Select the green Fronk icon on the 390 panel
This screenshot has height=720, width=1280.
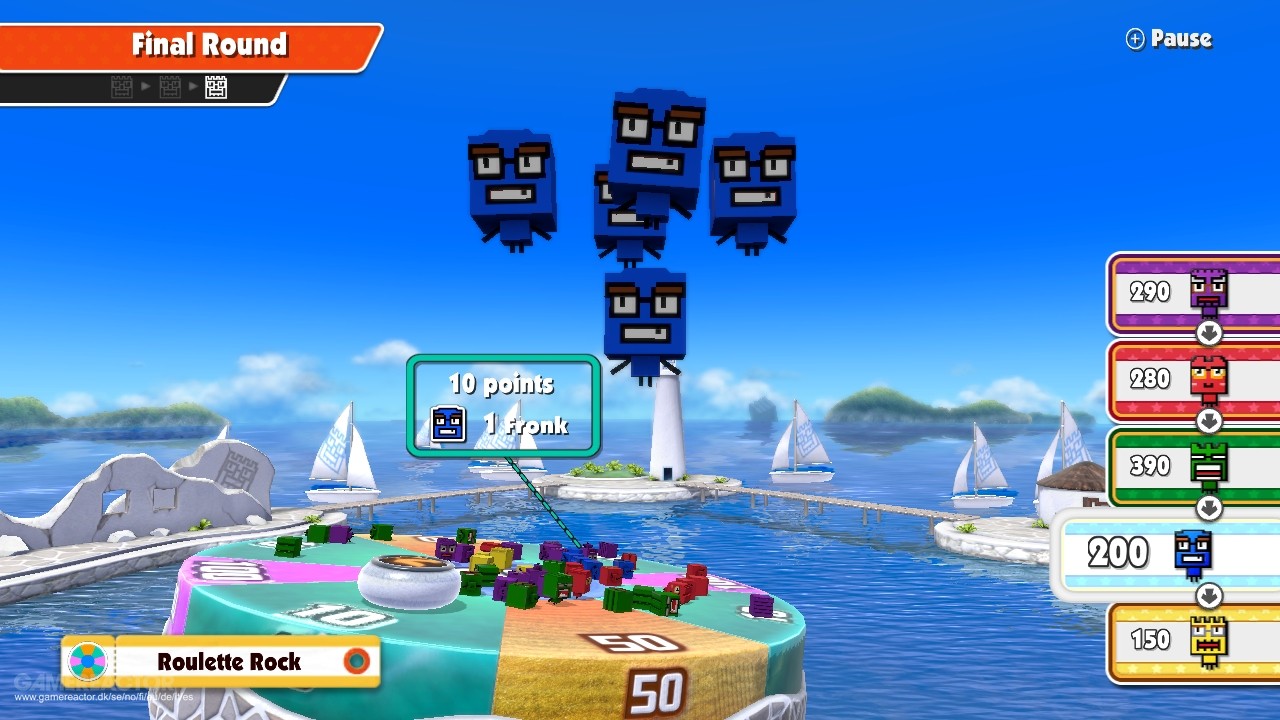click(1208, 461)
